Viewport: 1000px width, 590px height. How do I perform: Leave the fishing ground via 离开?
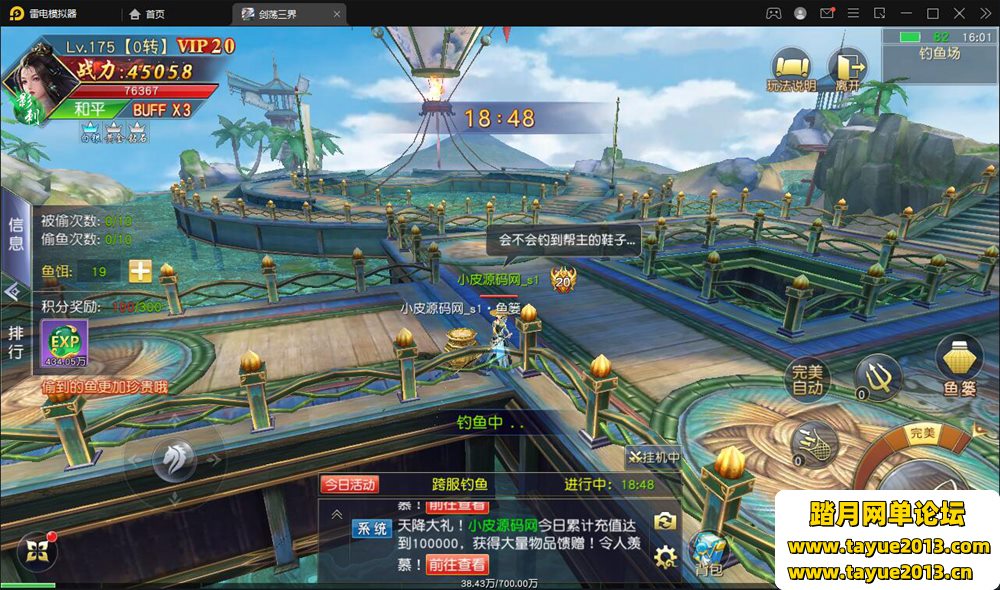click(x=847, y=70)
